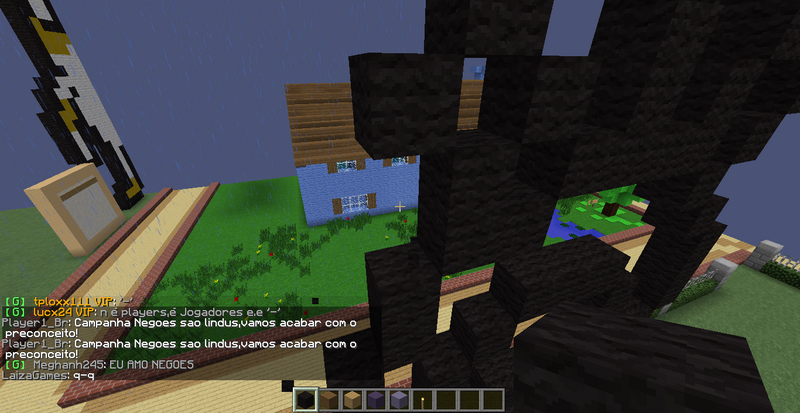Select the dark wood block slot
This screenshot has width=800, height=413.
click(333, 401)
